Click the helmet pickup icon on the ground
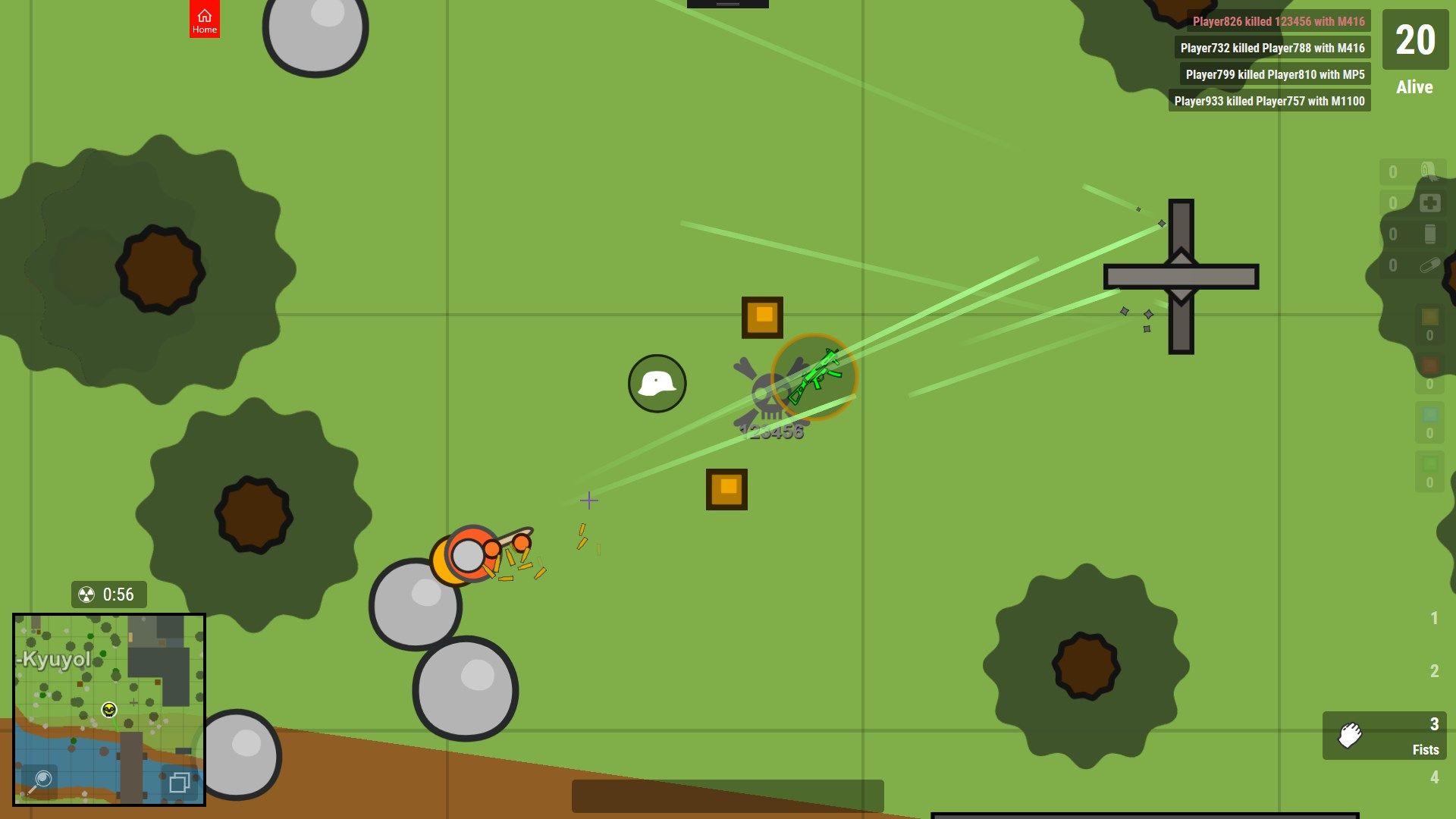This screenshot has height=819, width=1456. pyautogui.click(x=657, y=384)
